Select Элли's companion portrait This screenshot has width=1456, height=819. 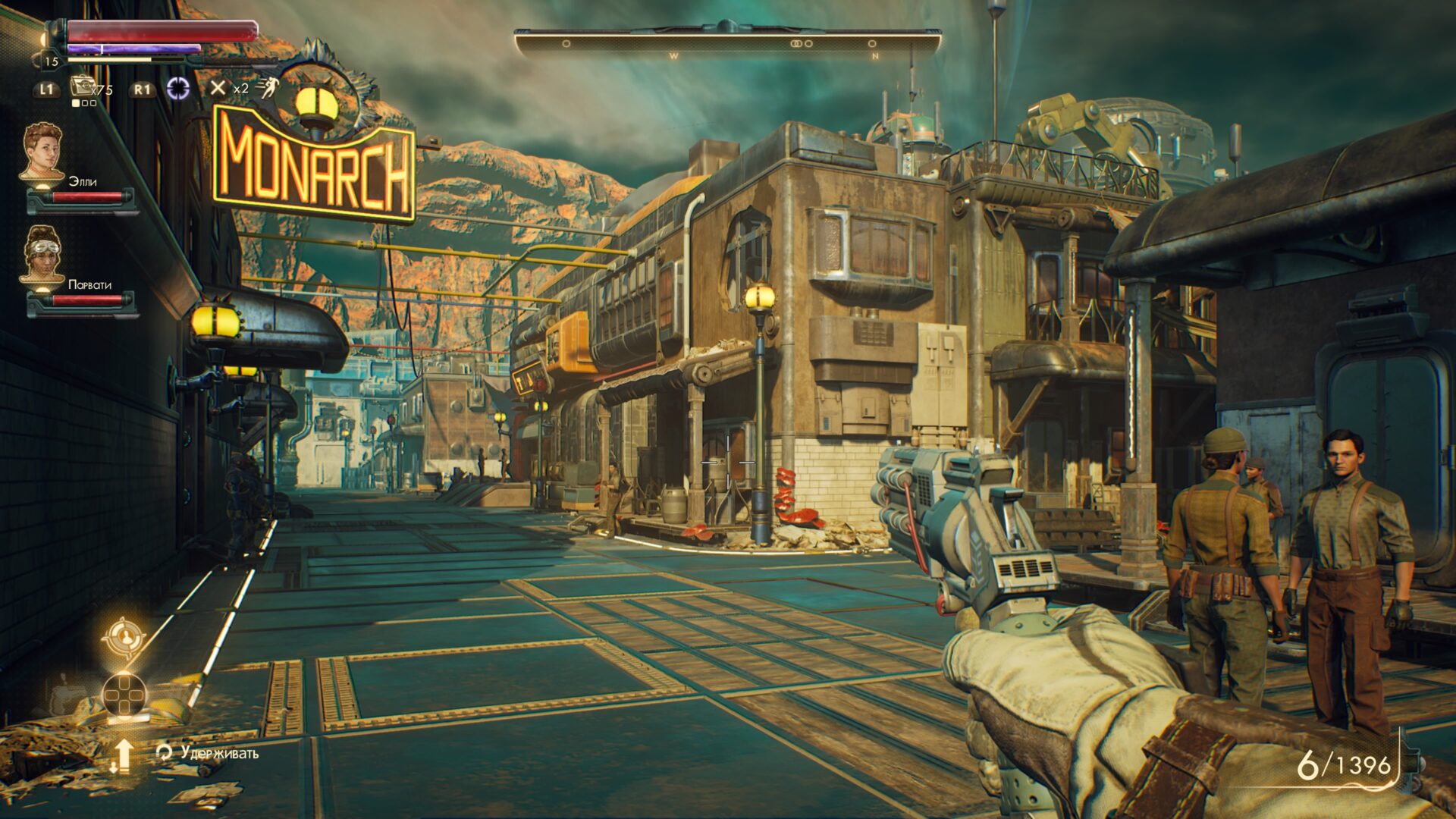click(x=42, y=152)
